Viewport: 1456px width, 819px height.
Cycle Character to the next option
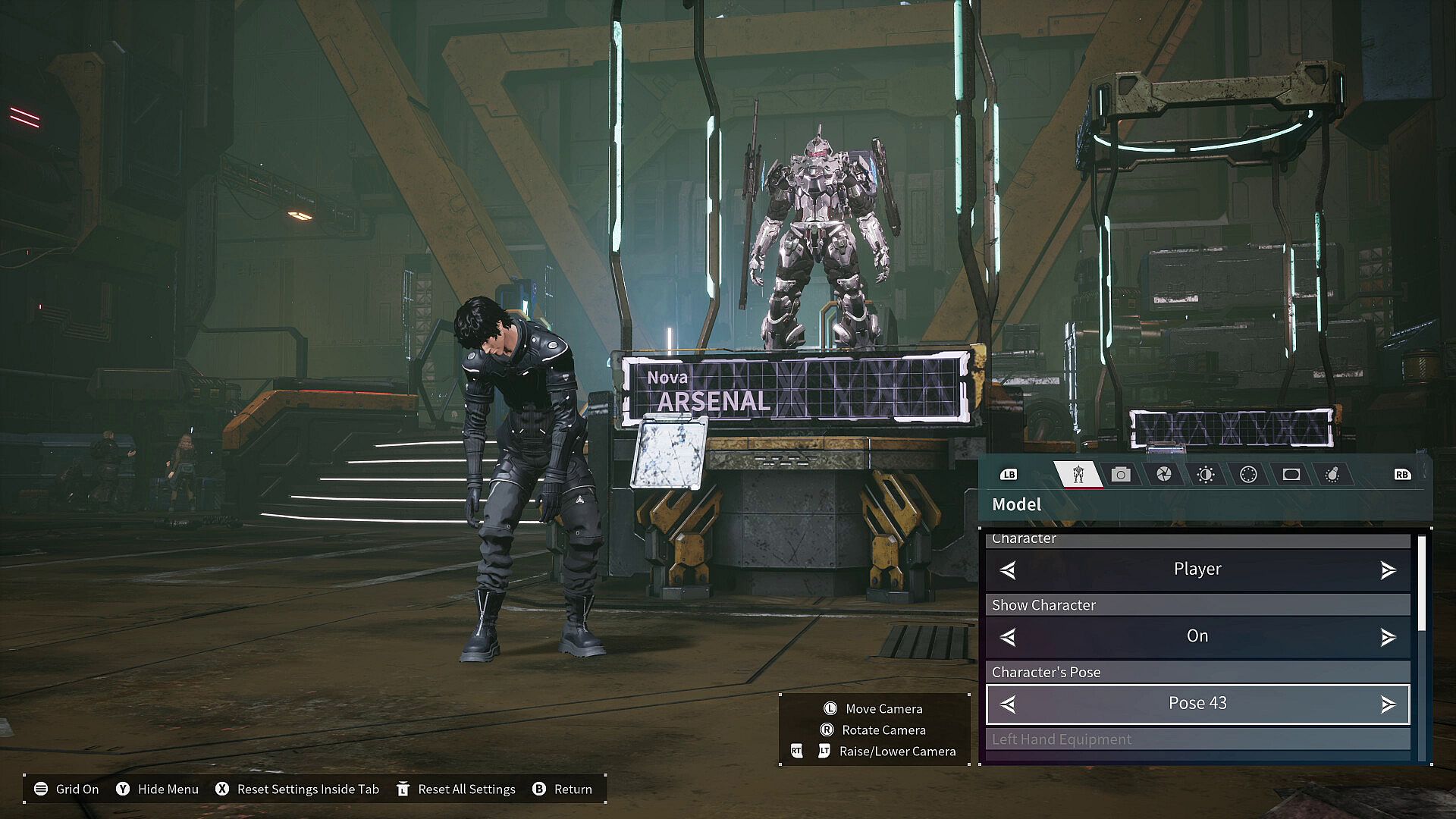pos(1388,570)
